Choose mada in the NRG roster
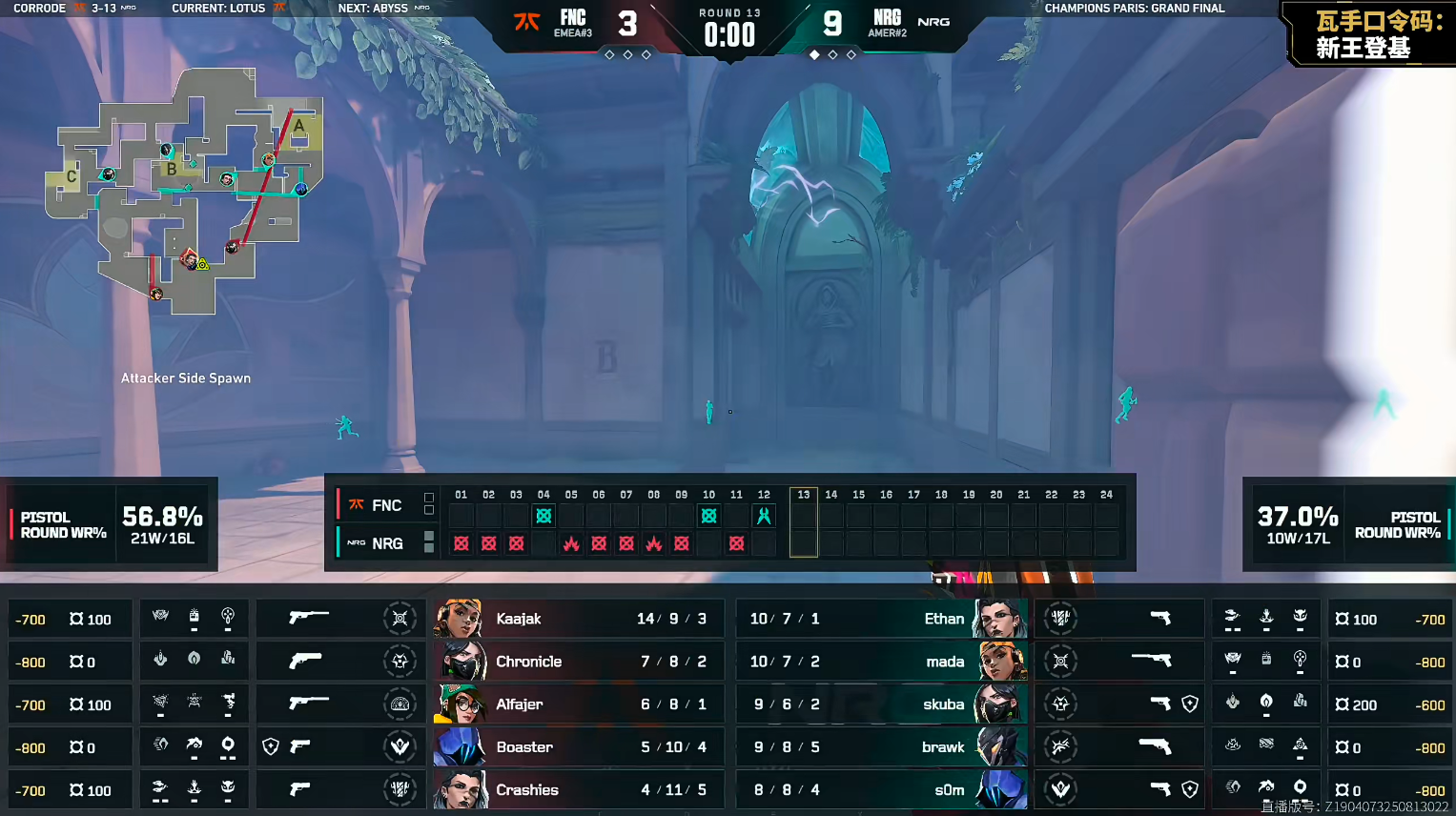1456x816 pixels. coord(881,662)
